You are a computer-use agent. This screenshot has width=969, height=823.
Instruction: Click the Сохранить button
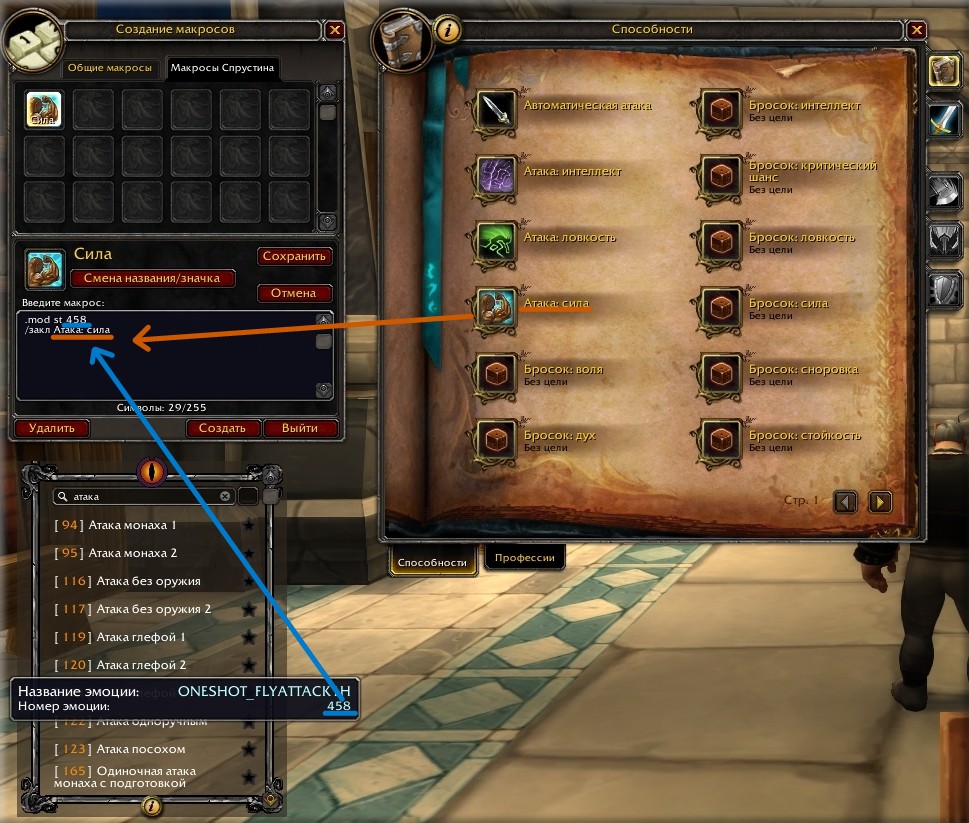click(x=295, y=256)
